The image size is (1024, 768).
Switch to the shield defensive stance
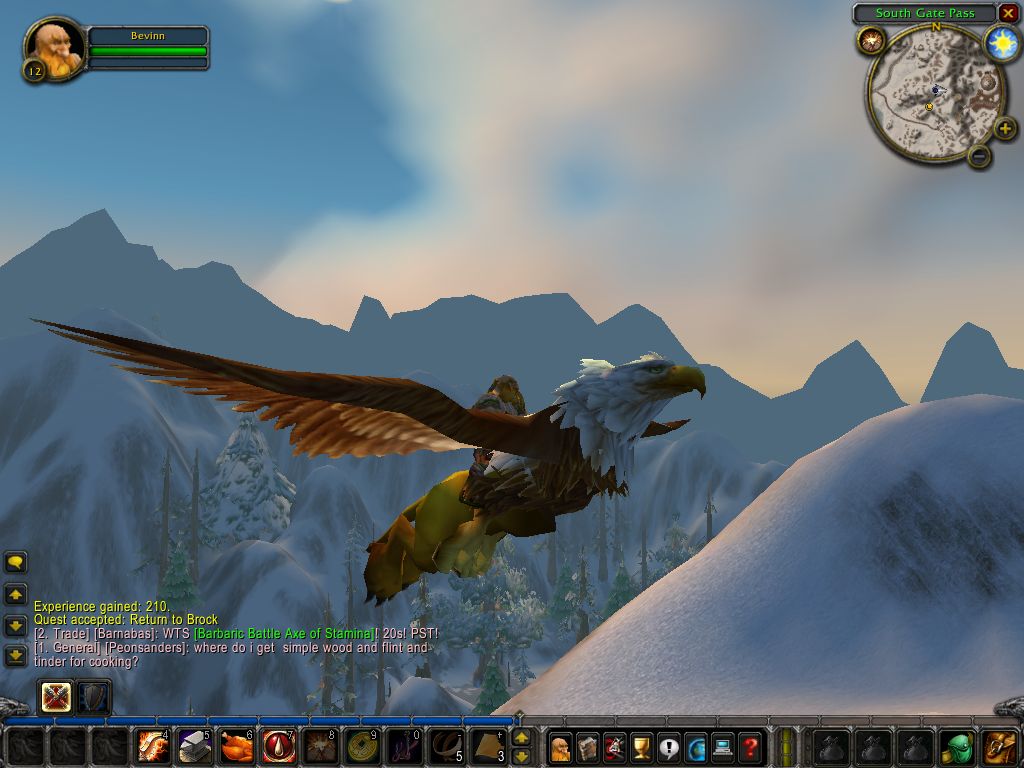(93, 697)
